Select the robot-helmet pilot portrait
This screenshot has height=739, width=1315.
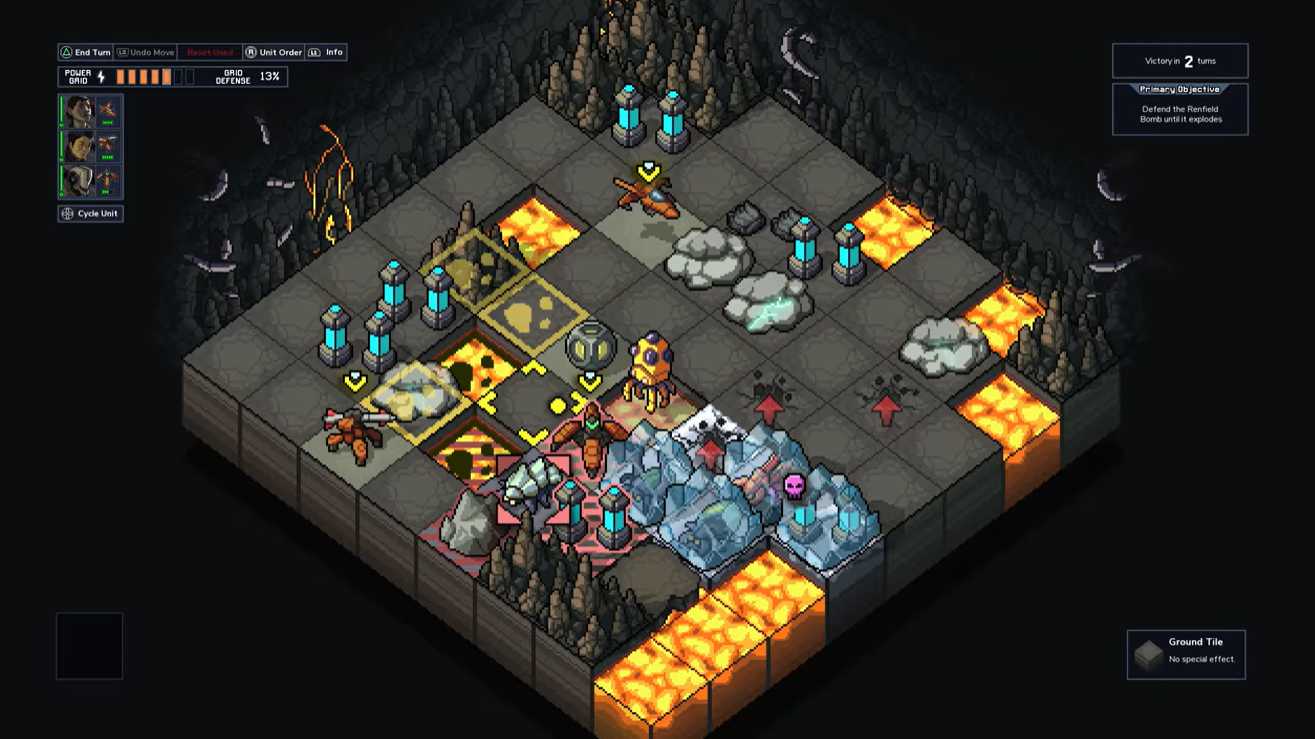79,180
